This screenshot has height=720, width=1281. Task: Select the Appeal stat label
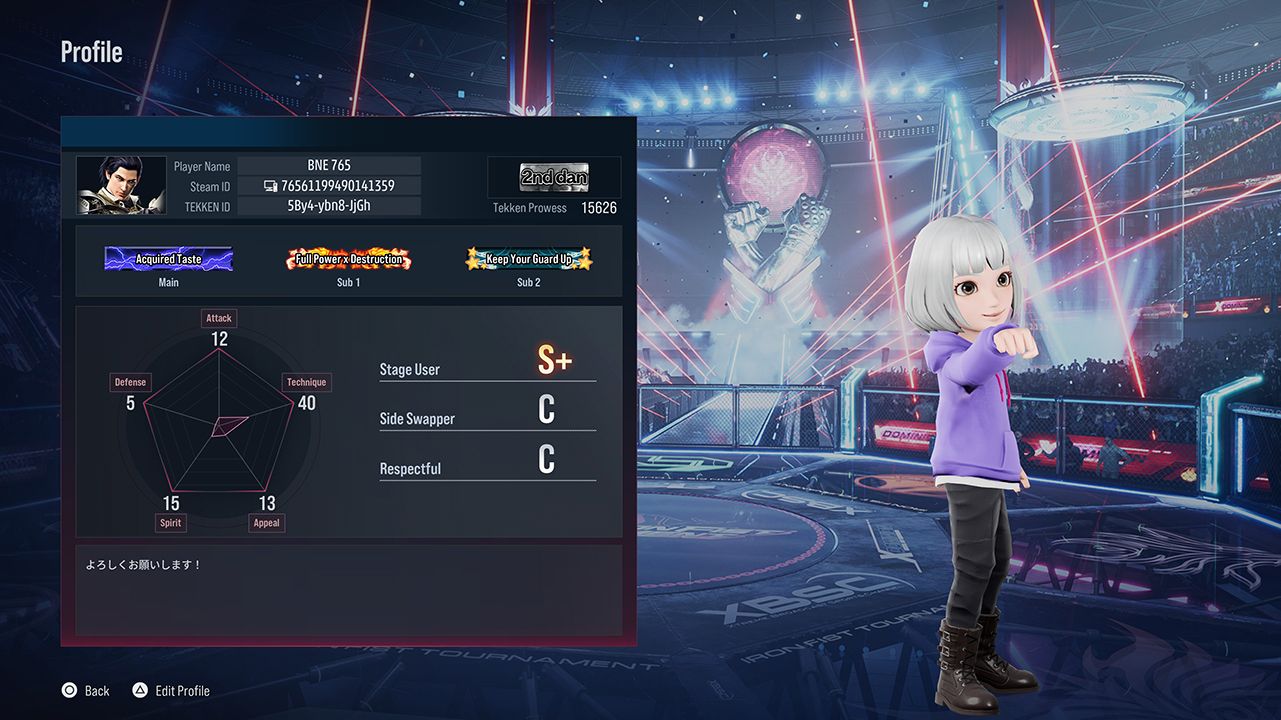[266, 522]
